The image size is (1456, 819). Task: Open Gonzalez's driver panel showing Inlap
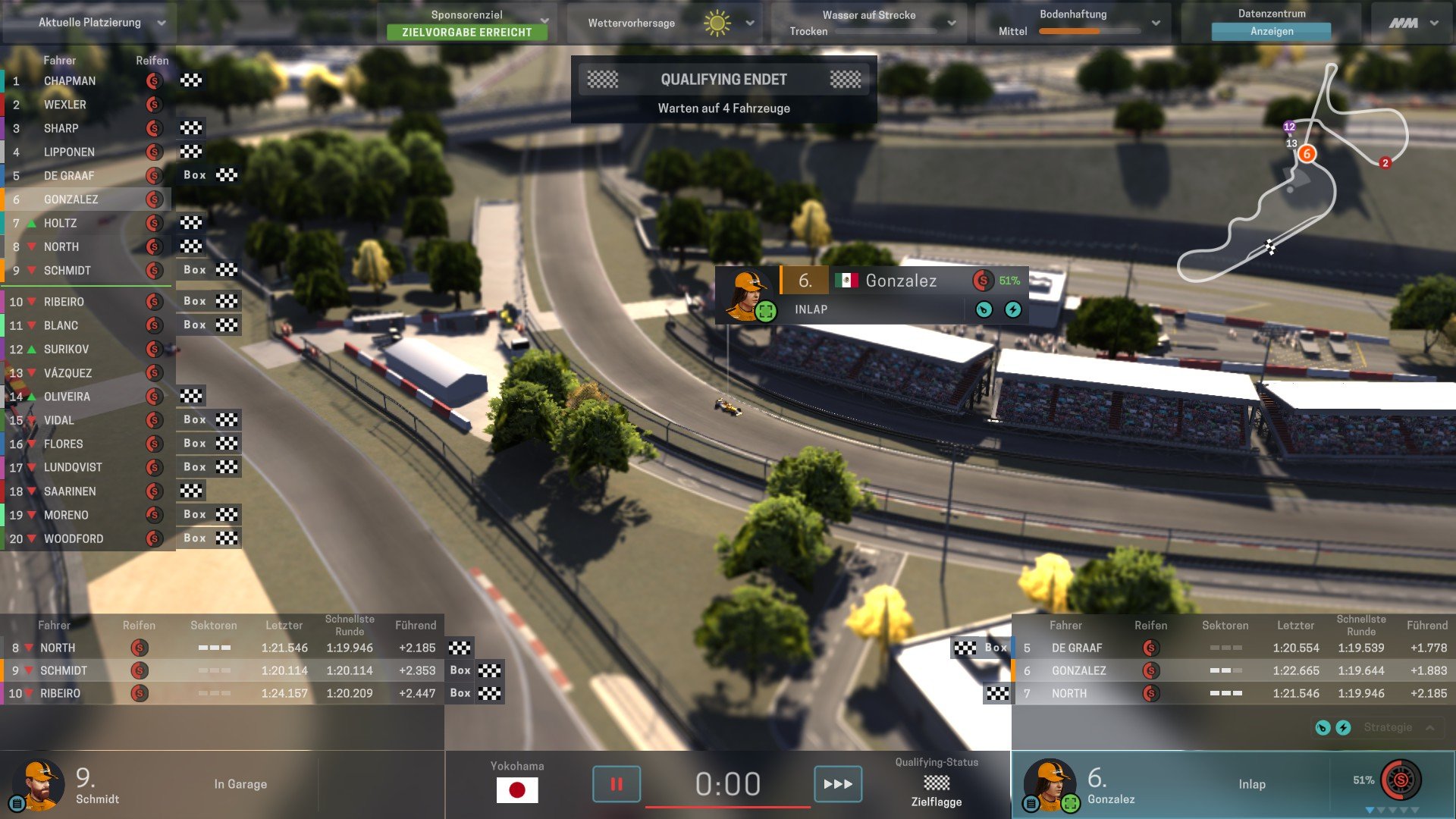(x=1183, y=784)
